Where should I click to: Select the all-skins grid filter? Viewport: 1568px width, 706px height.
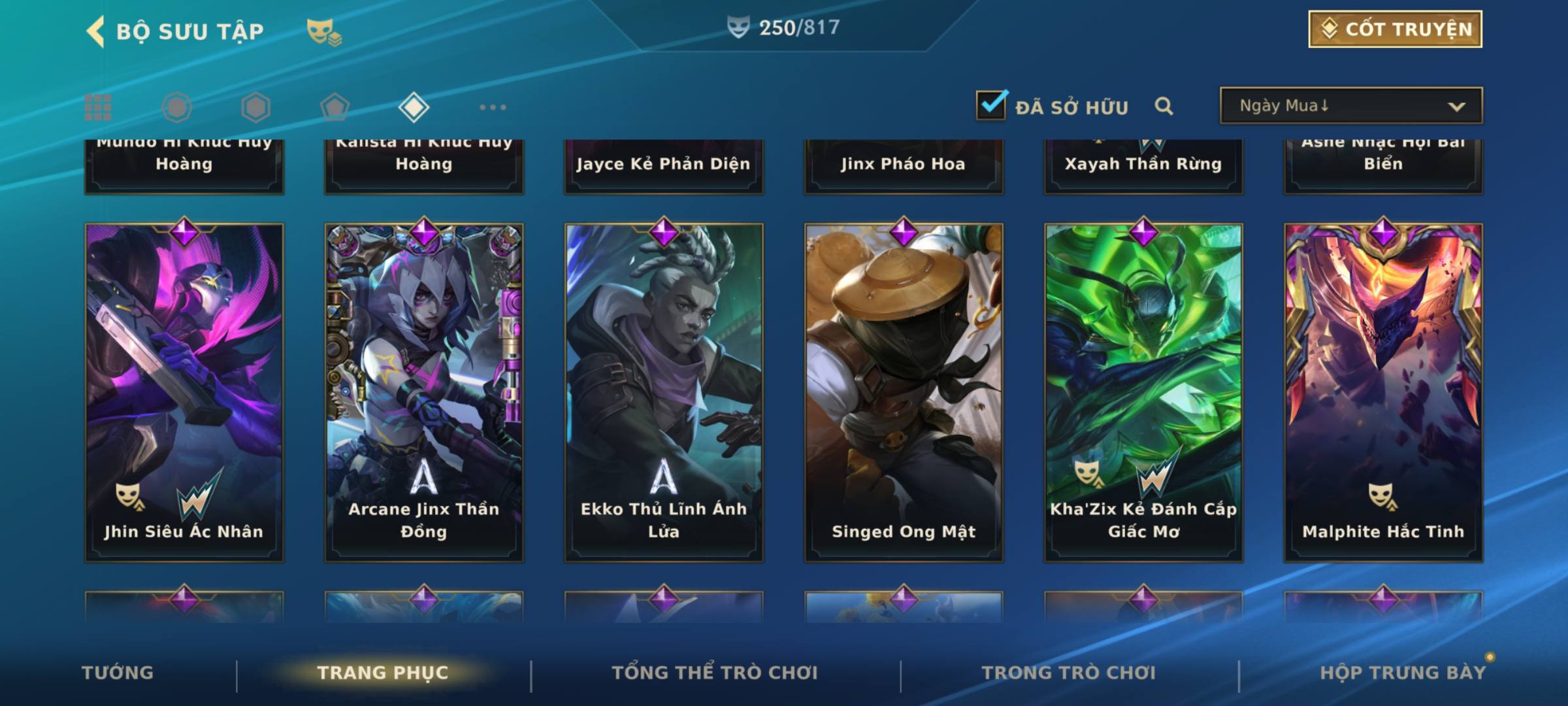[98, 107]
